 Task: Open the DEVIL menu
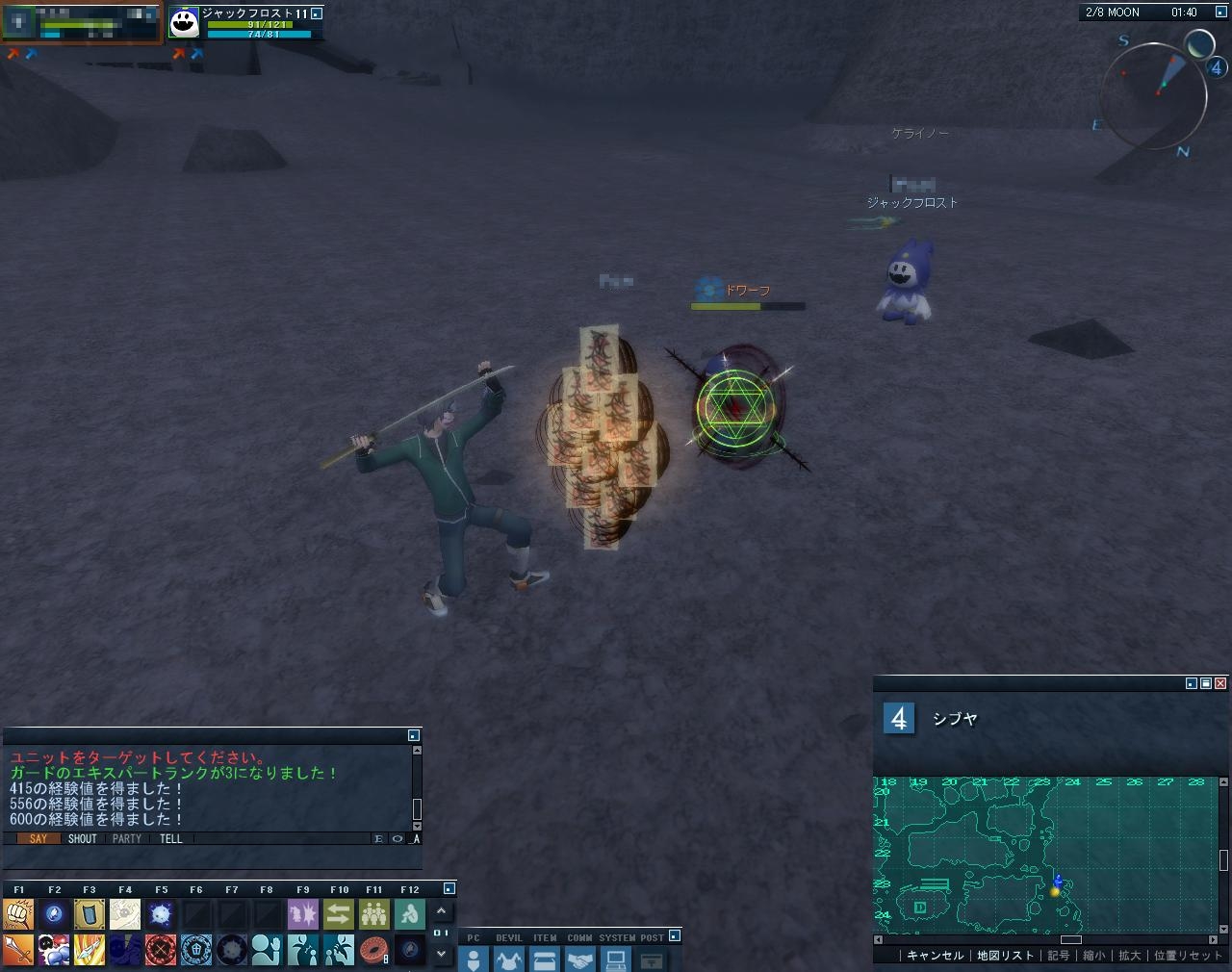coord(508,959)
